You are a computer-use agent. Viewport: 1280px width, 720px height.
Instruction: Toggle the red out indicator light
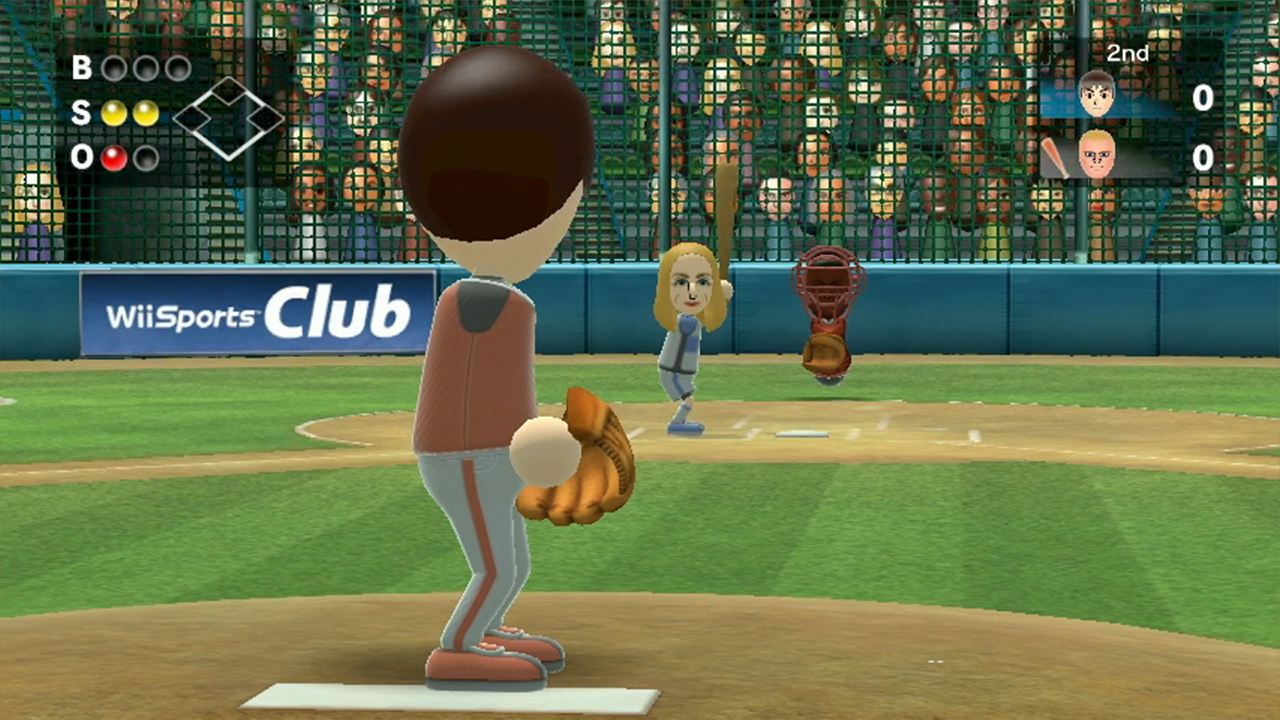coord(114,157)
